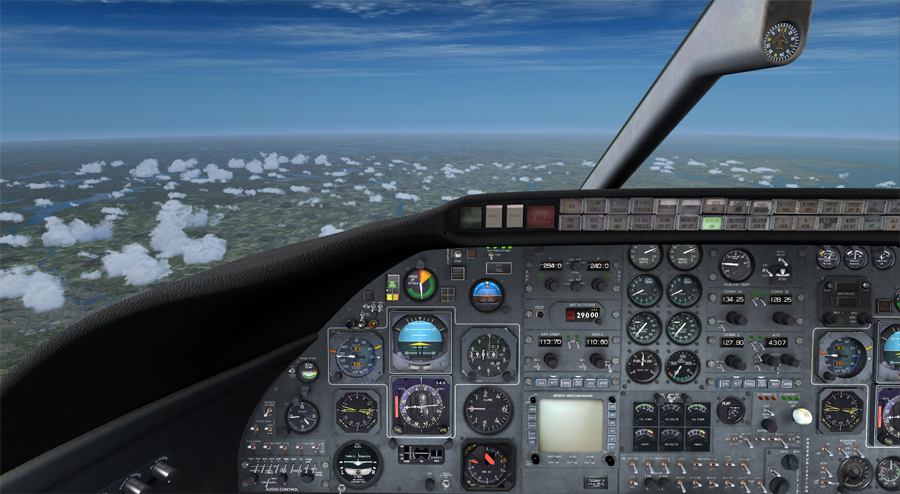Flip the white-knobbed landing gear lever

800,415
